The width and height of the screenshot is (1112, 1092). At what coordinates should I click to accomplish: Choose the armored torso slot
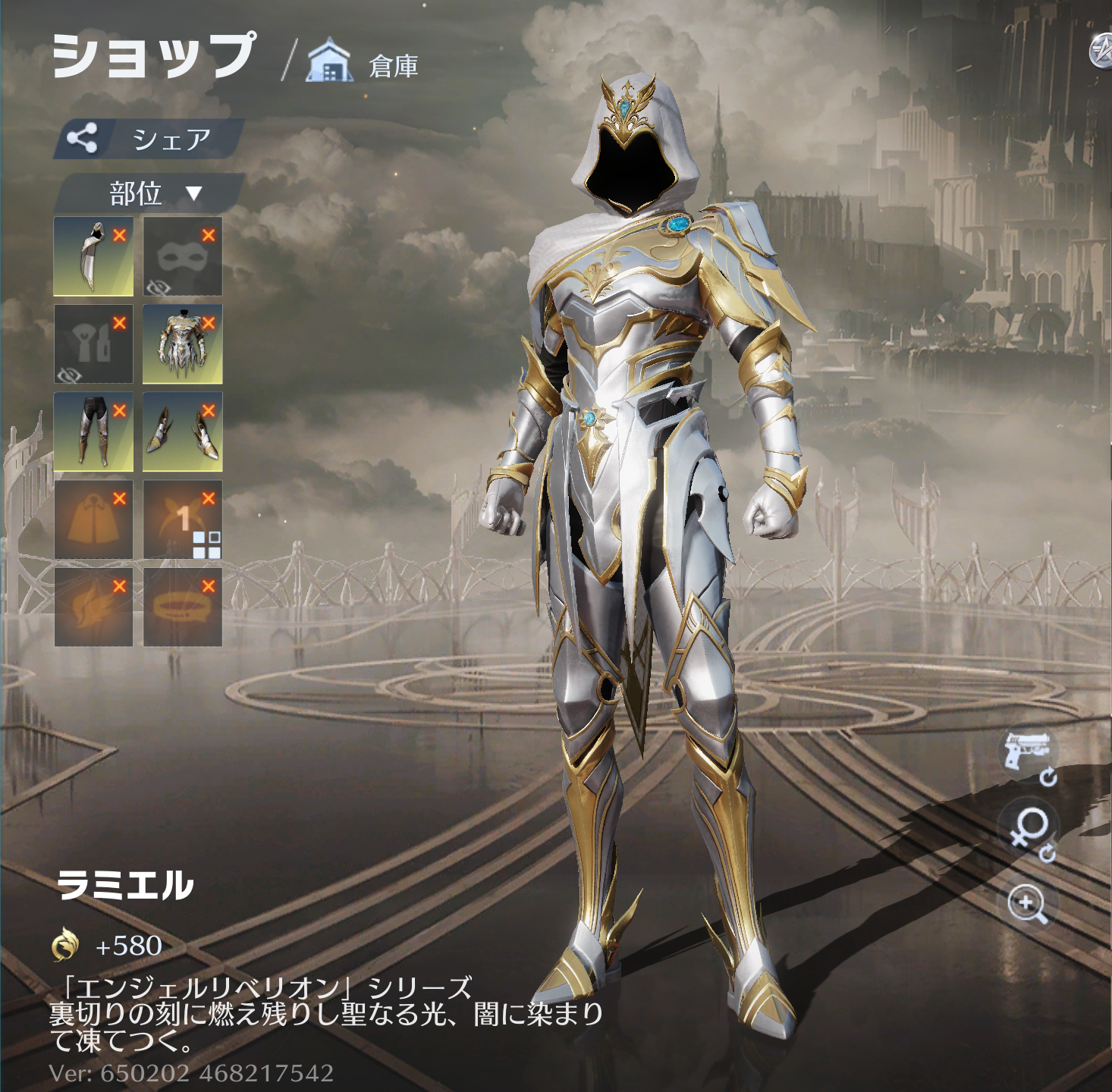point(182,344)
